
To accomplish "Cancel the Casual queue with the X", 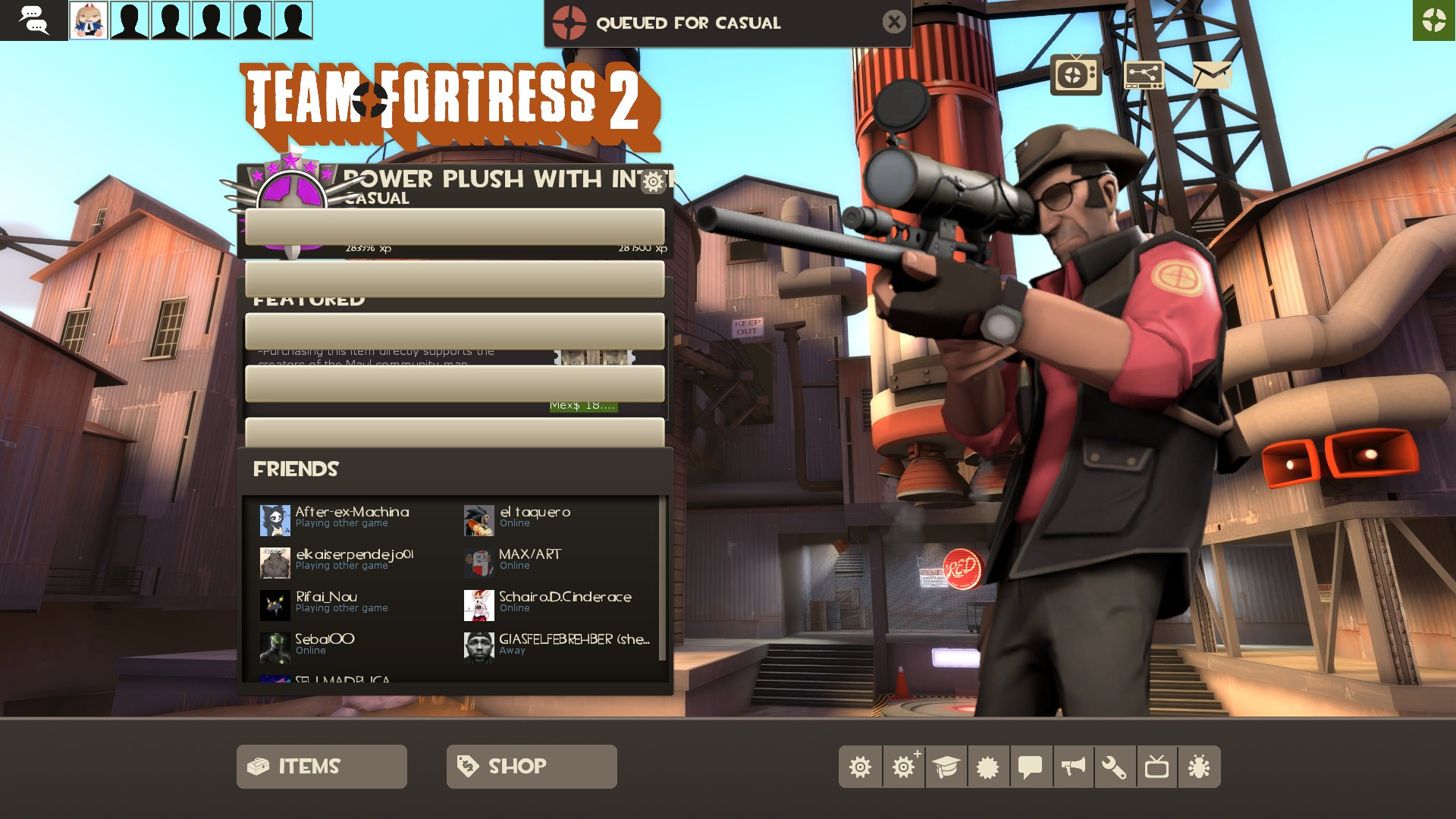I will click(x=894, y=22).
